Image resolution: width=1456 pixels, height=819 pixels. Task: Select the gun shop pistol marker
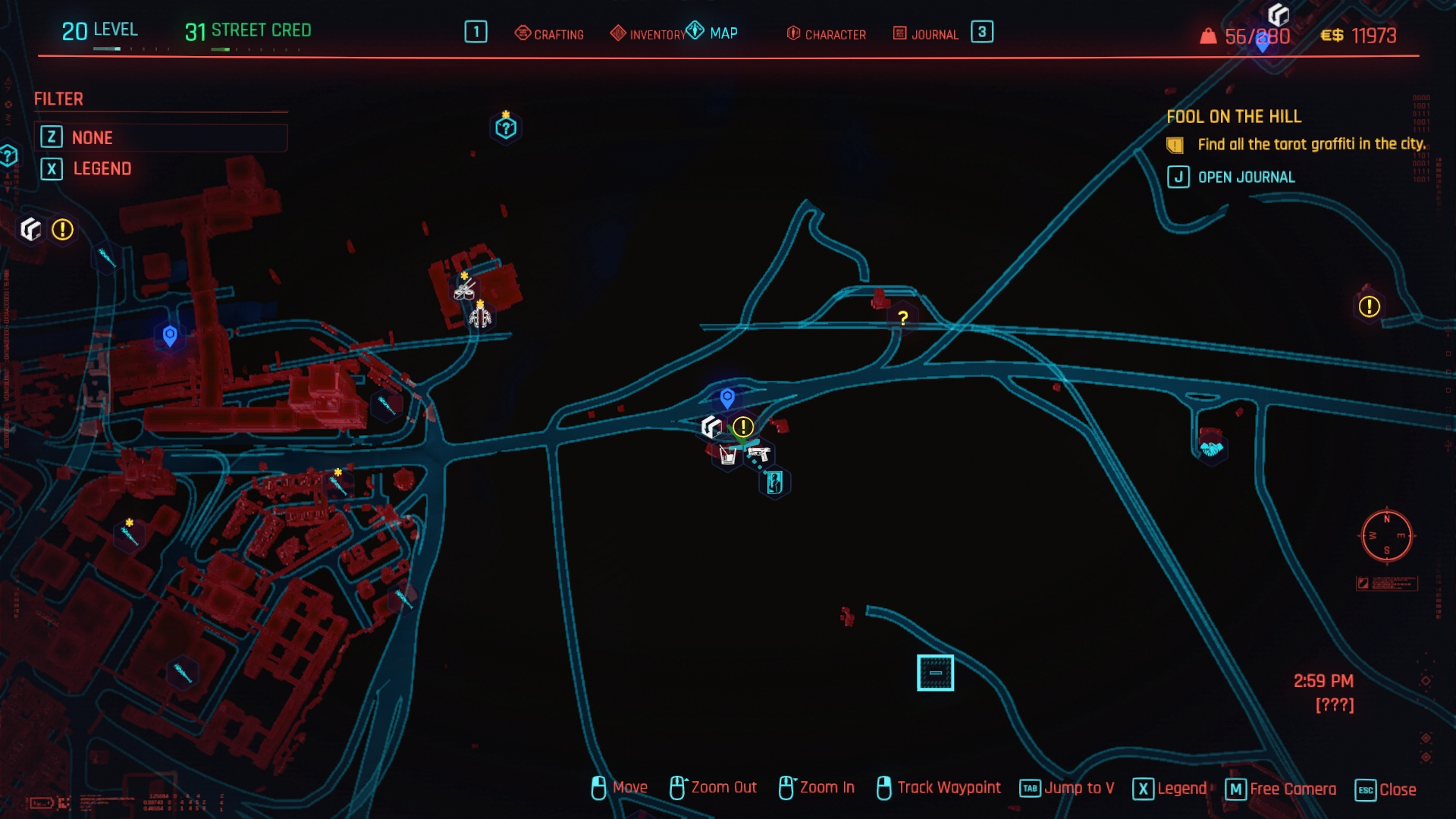click(758, 454)
